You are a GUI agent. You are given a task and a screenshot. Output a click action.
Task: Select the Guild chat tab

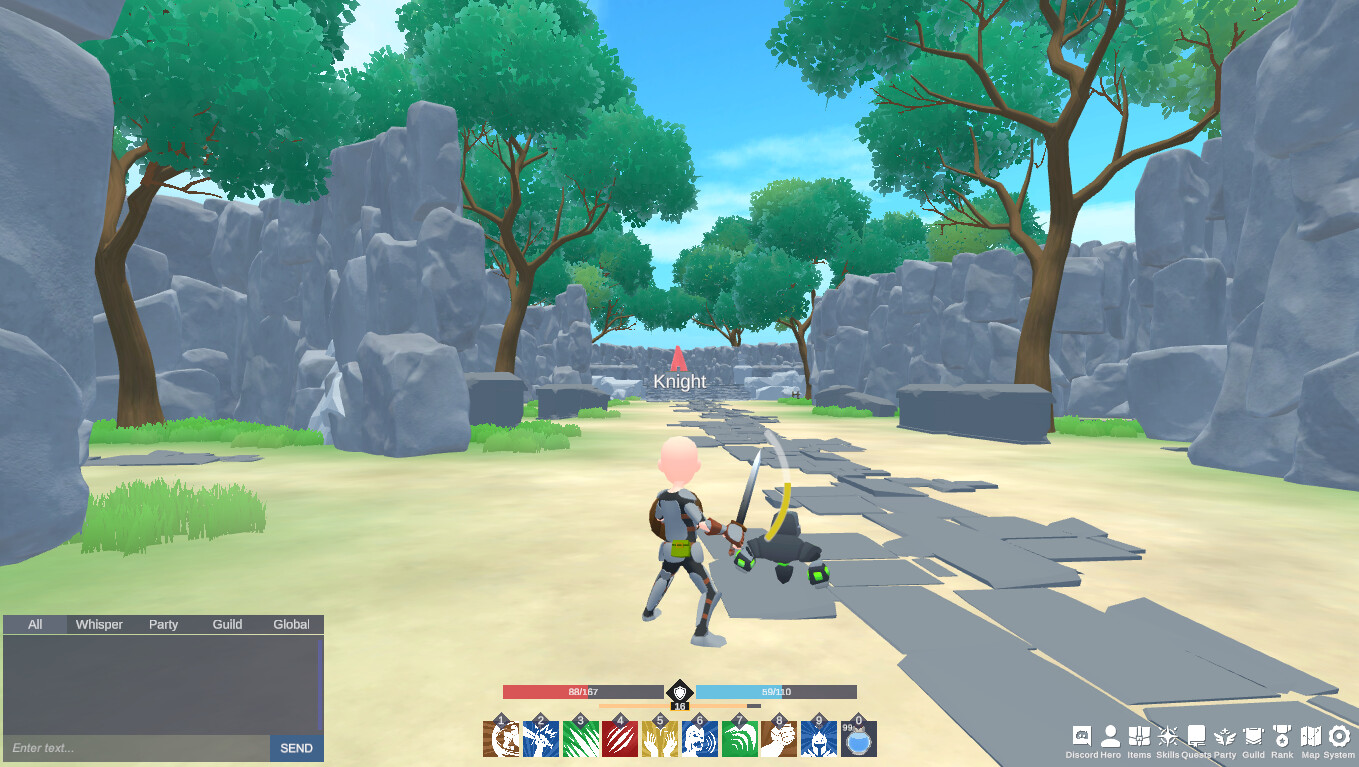tap(226, 623)
